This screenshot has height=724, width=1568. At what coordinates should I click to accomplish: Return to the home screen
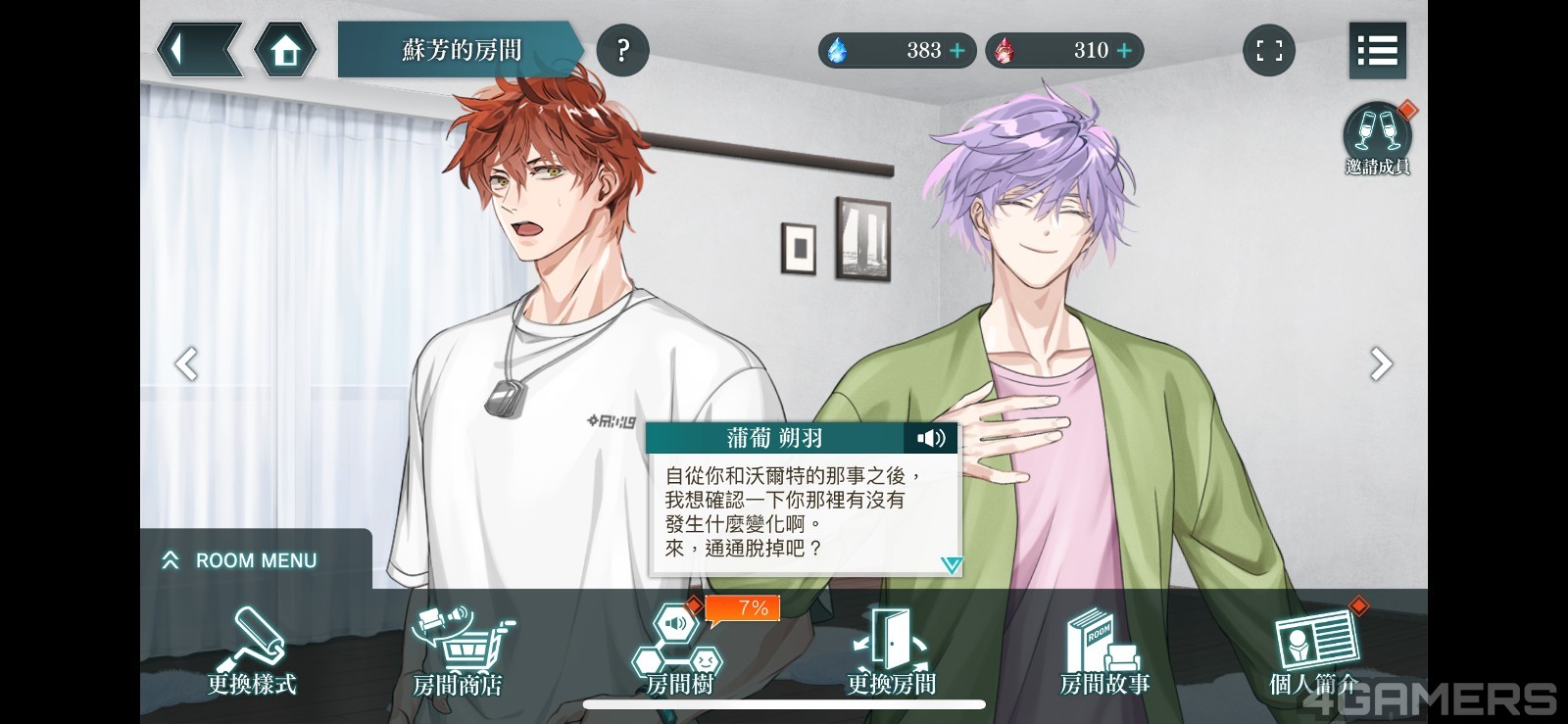[x=285, y=50]
